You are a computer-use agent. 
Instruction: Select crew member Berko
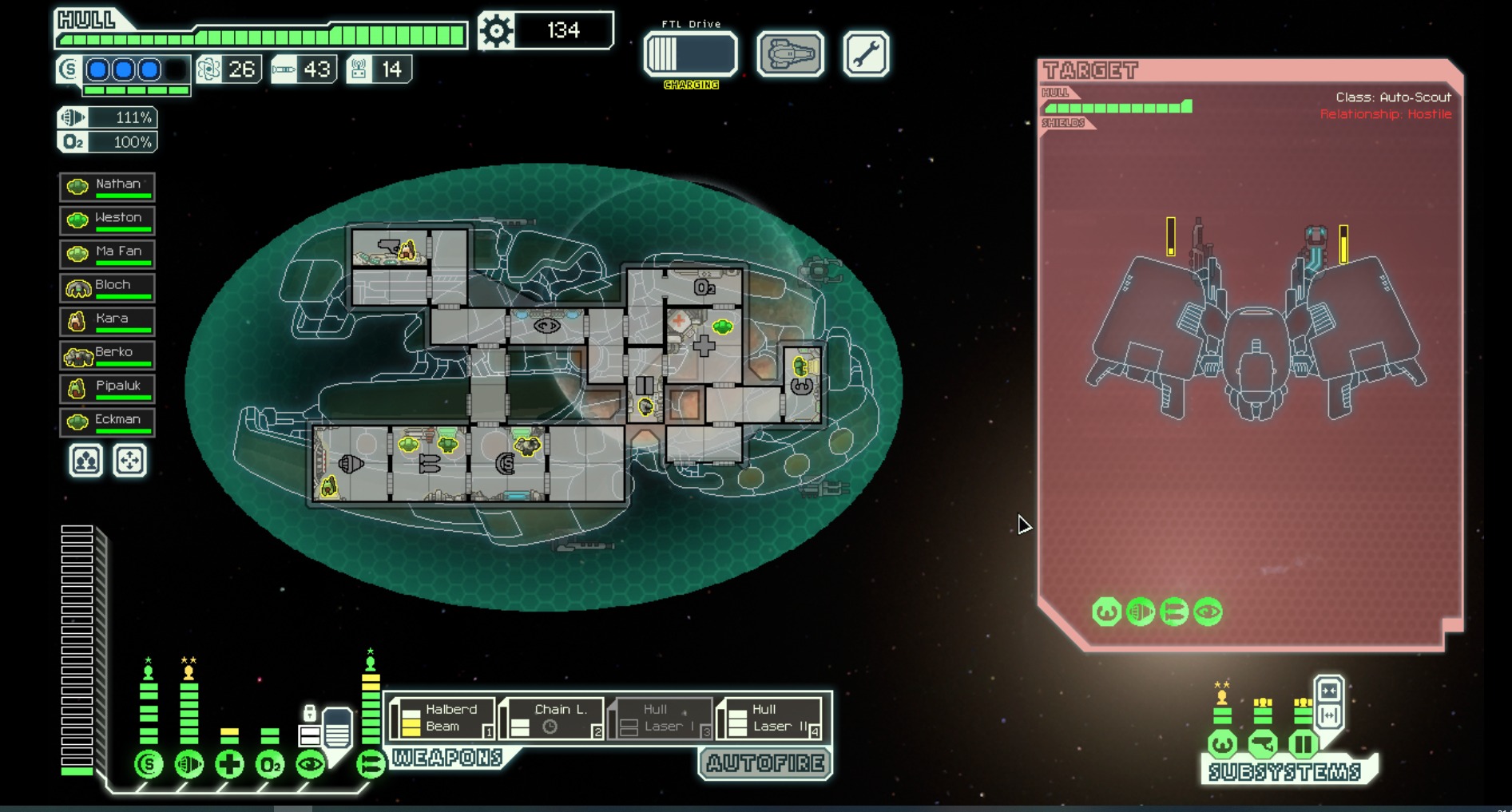tap(108, 355)
